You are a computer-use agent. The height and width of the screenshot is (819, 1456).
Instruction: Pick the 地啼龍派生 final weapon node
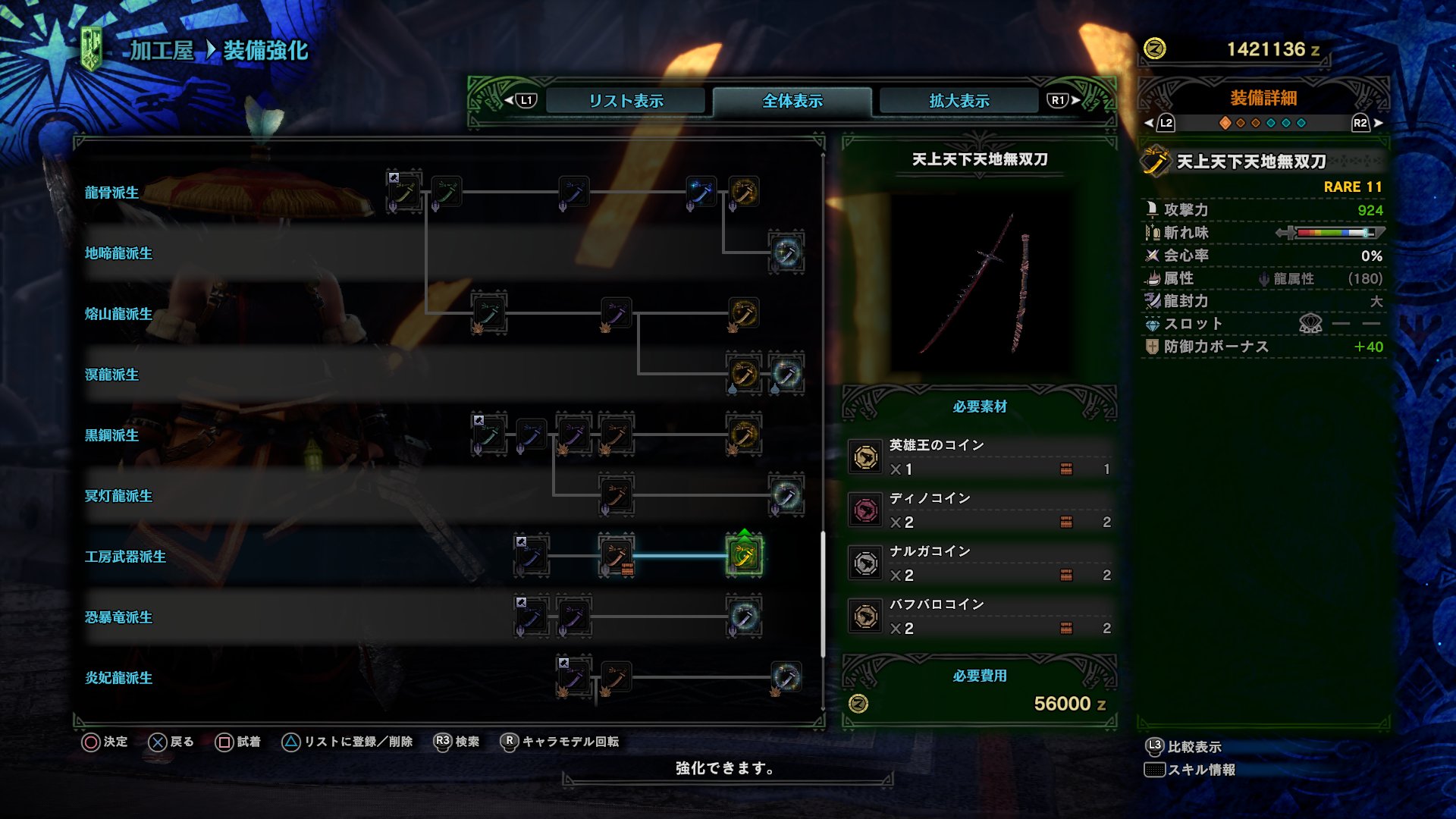pyautogui.click(x=786, y=253)
